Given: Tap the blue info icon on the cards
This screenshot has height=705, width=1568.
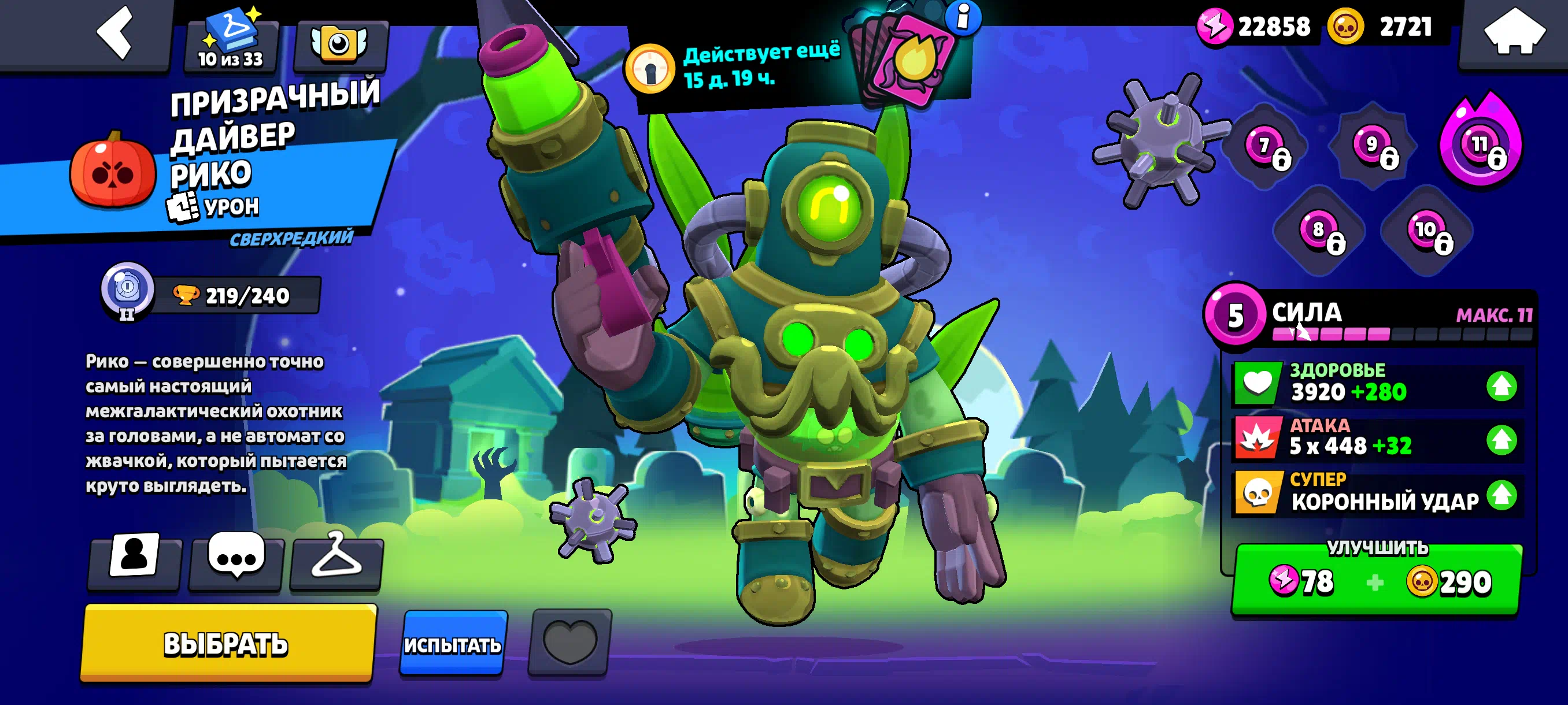Looking at the screenshot, I should tap(964, 17).
